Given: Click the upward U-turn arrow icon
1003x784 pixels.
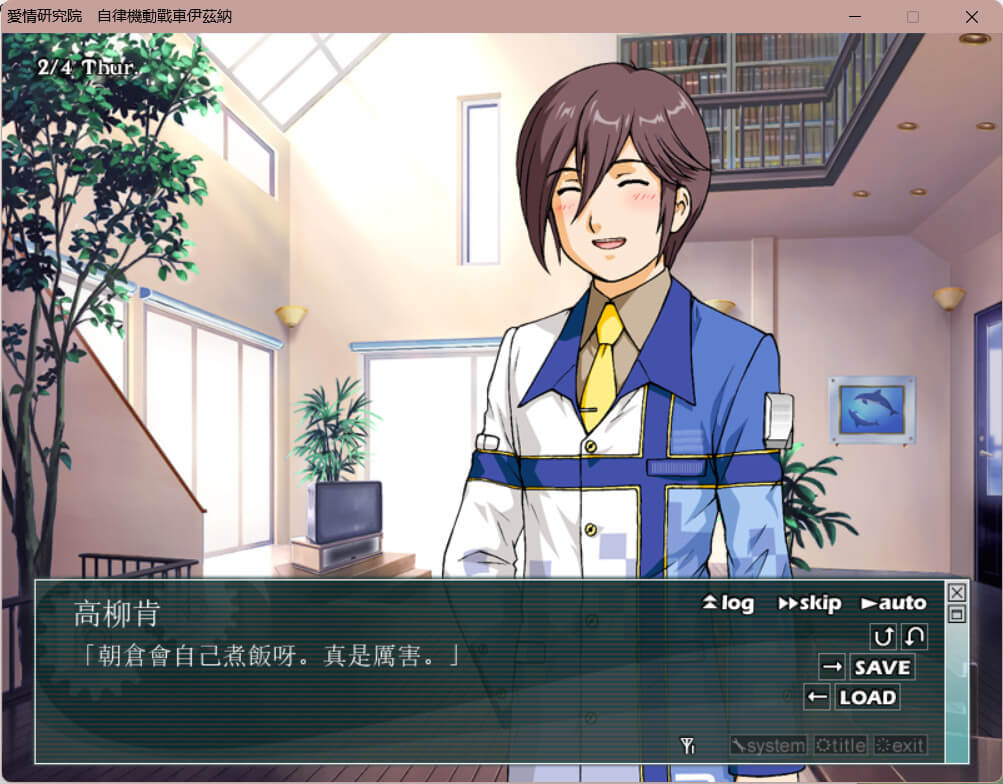Looking at the screenshot, I should pyautogui.click(x=884, y=636).
